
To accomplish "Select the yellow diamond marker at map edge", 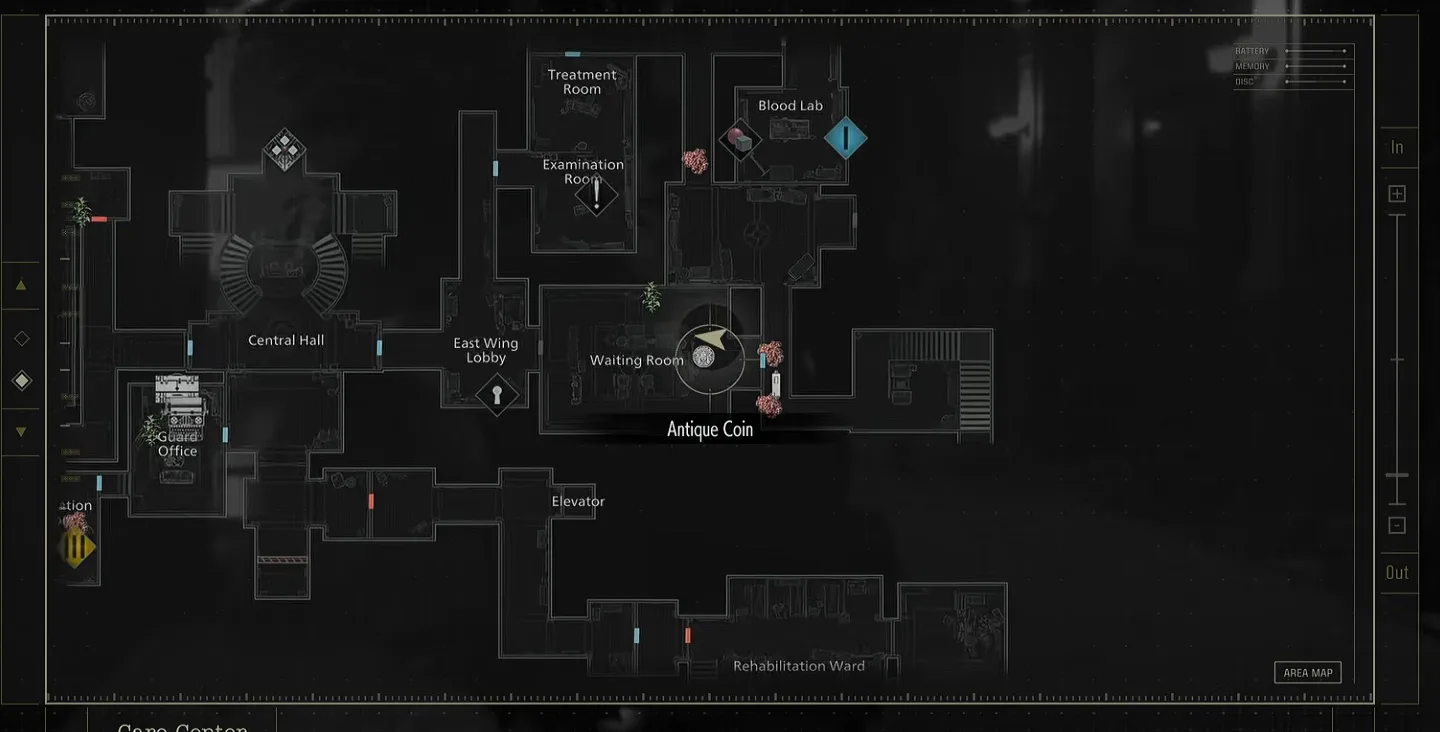I will 77,548.
